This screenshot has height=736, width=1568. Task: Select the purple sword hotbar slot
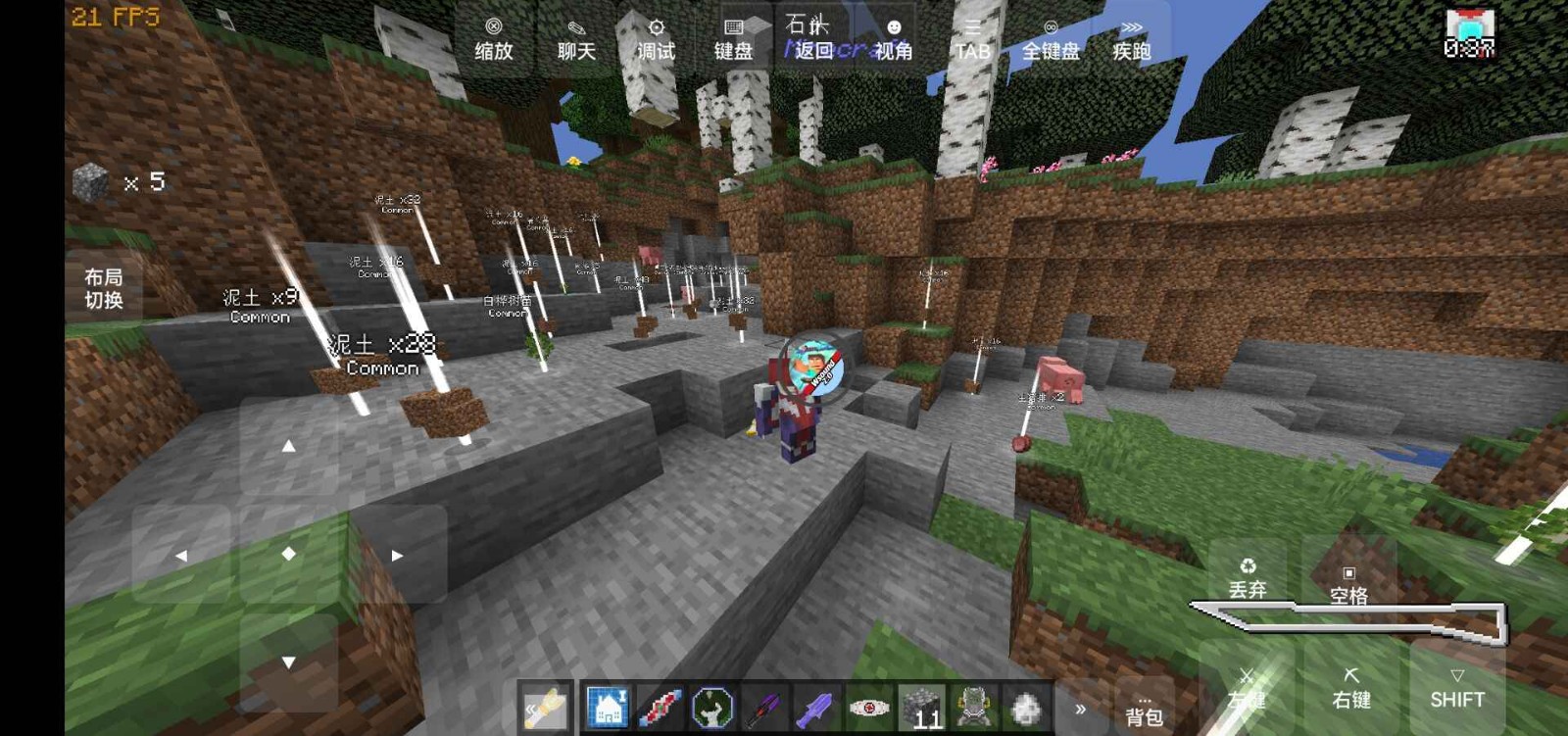814,708
